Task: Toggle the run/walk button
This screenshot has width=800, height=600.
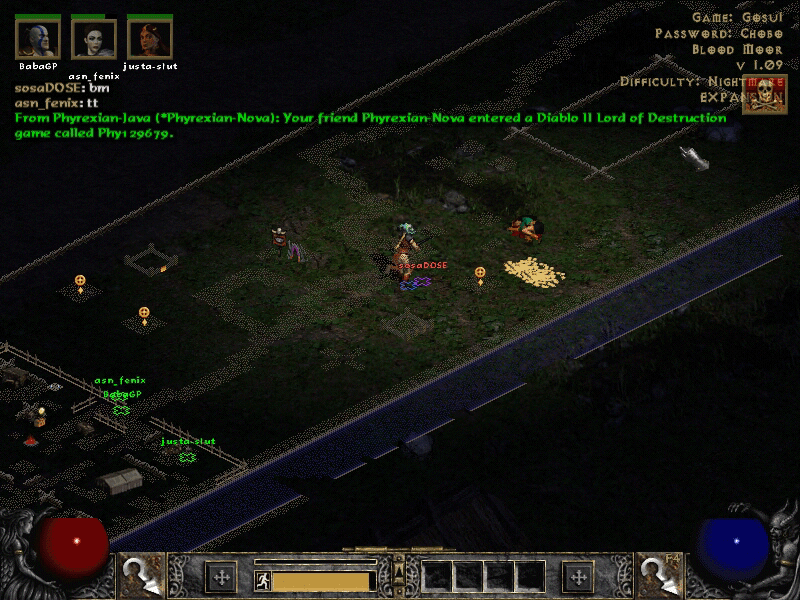Action: (262, 579)
